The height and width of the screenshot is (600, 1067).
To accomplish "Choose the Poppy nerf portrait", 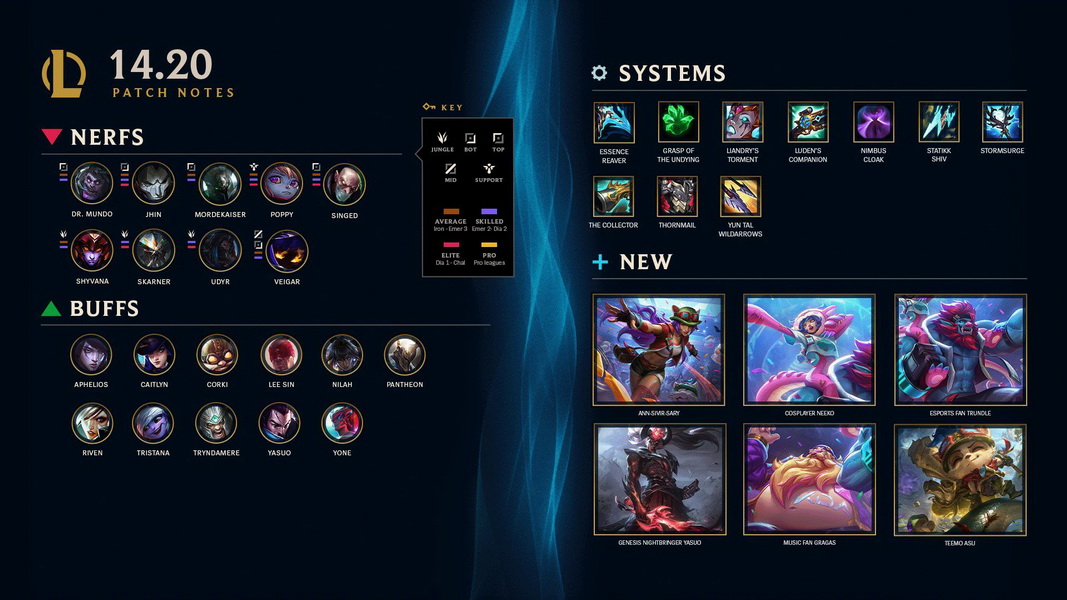I will [x=282, y=184].
